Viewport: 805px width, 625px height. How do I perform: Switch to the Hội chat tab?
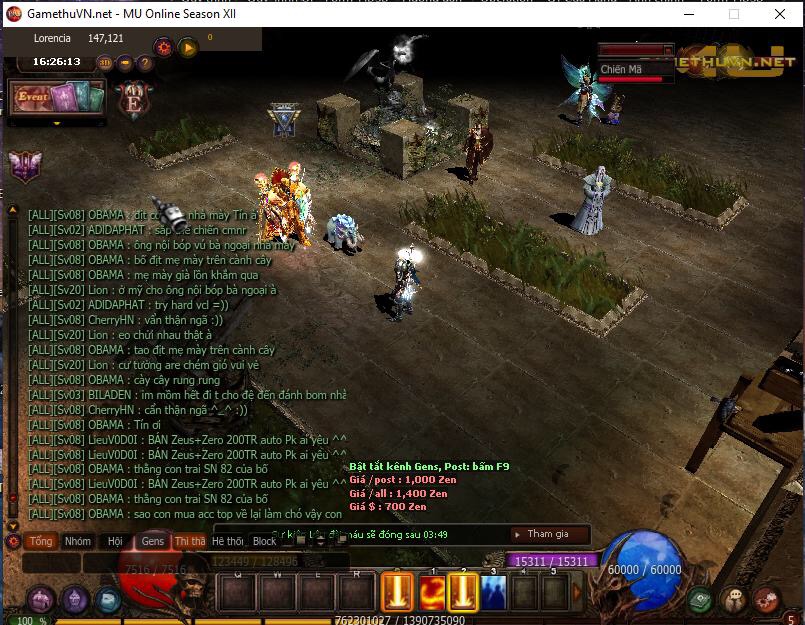(115, 541)
